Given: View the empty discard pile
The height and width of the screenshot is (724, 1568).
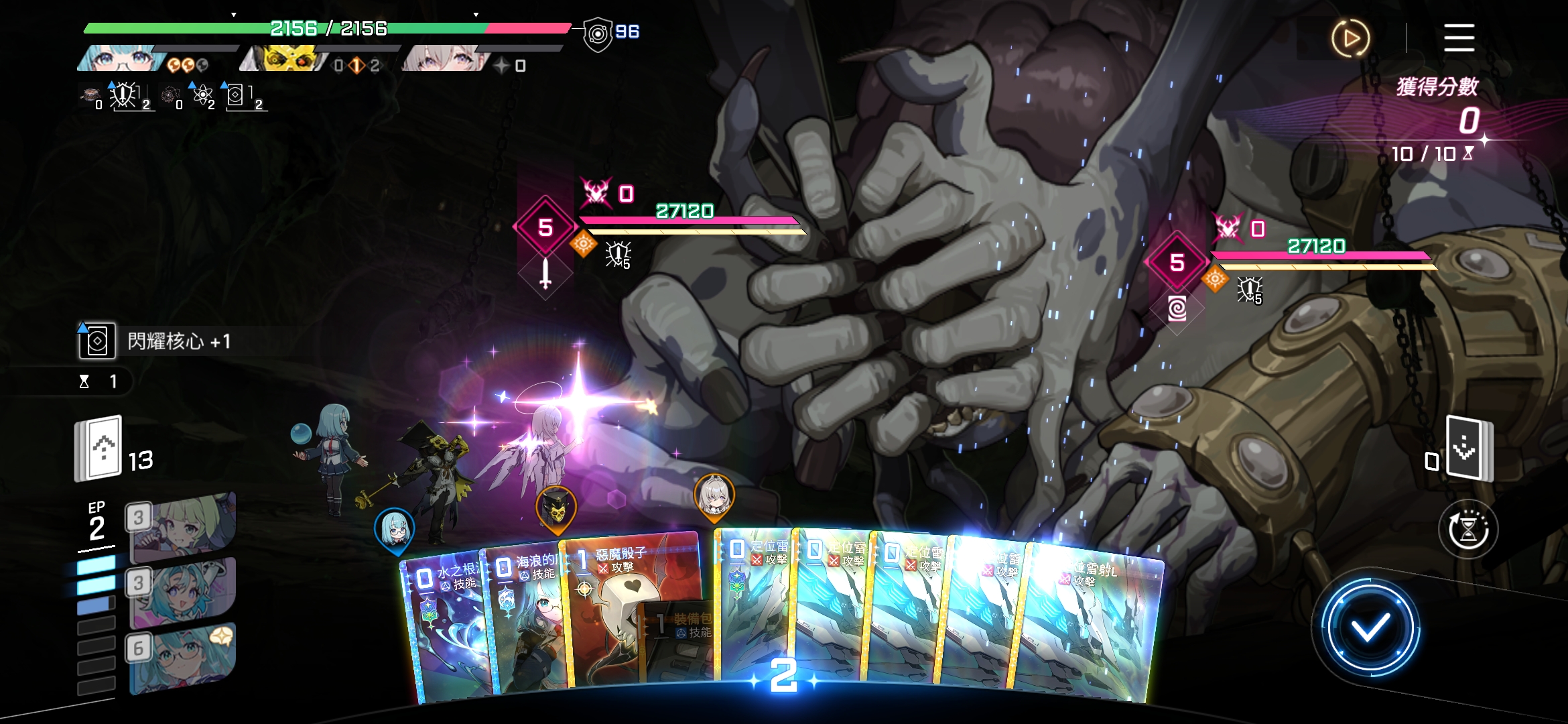Looking at the screenshot, I should (1469, 448).
